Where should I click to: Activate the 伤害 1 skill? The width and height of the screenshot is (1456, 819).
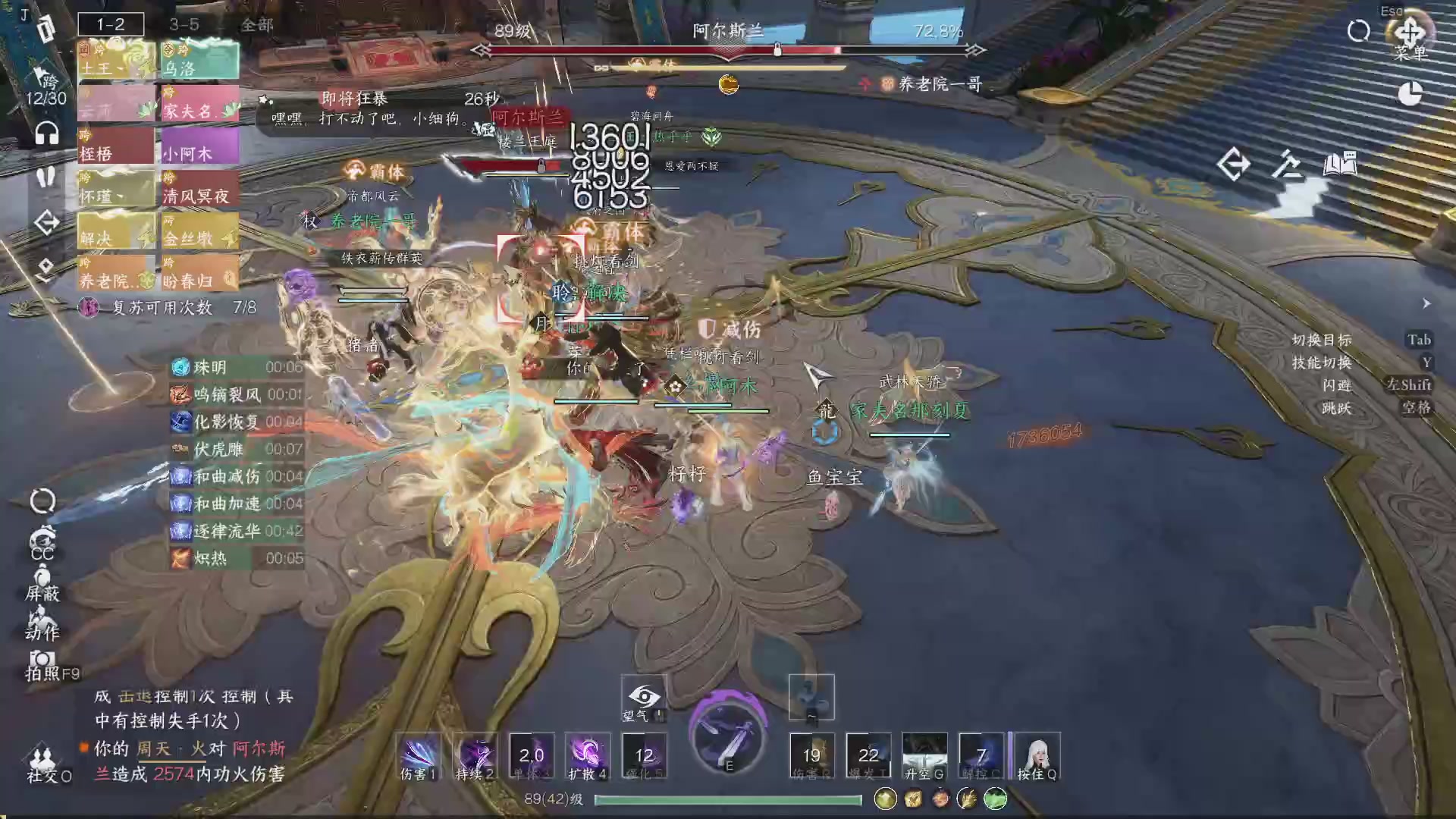click(418, 755)
